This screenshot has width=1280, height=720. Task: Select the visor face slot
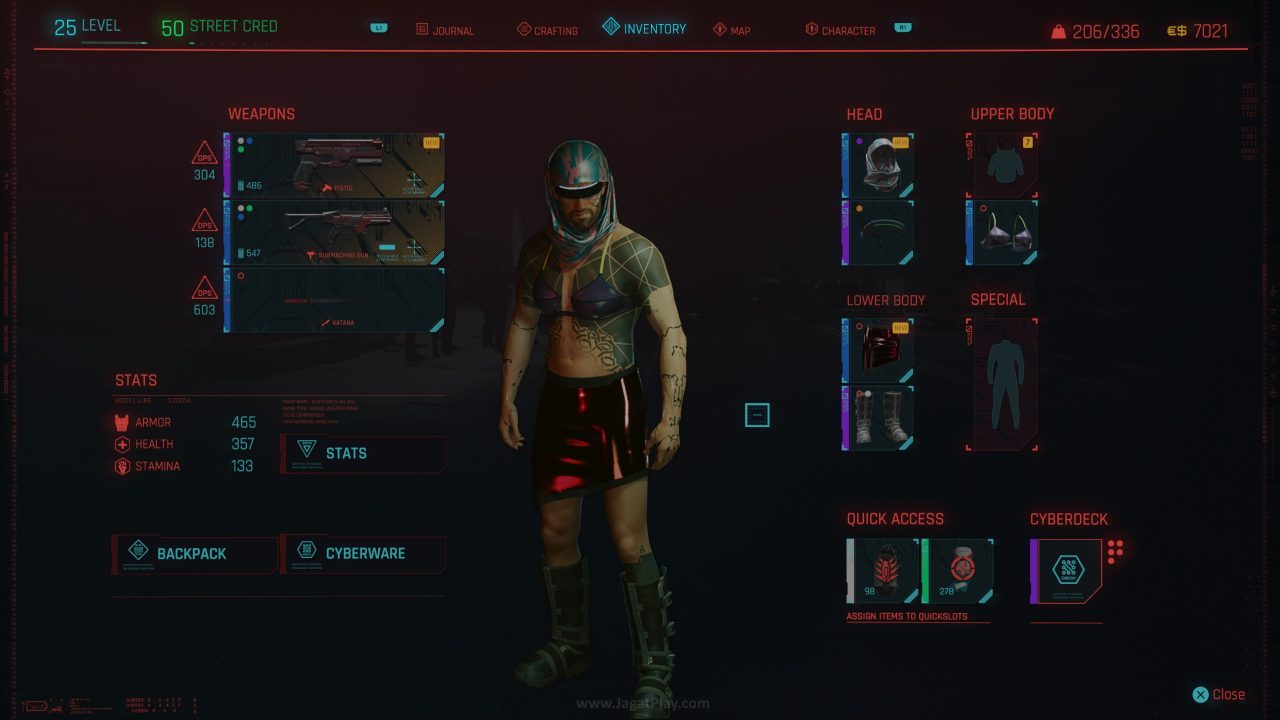[x=878, y=232]
